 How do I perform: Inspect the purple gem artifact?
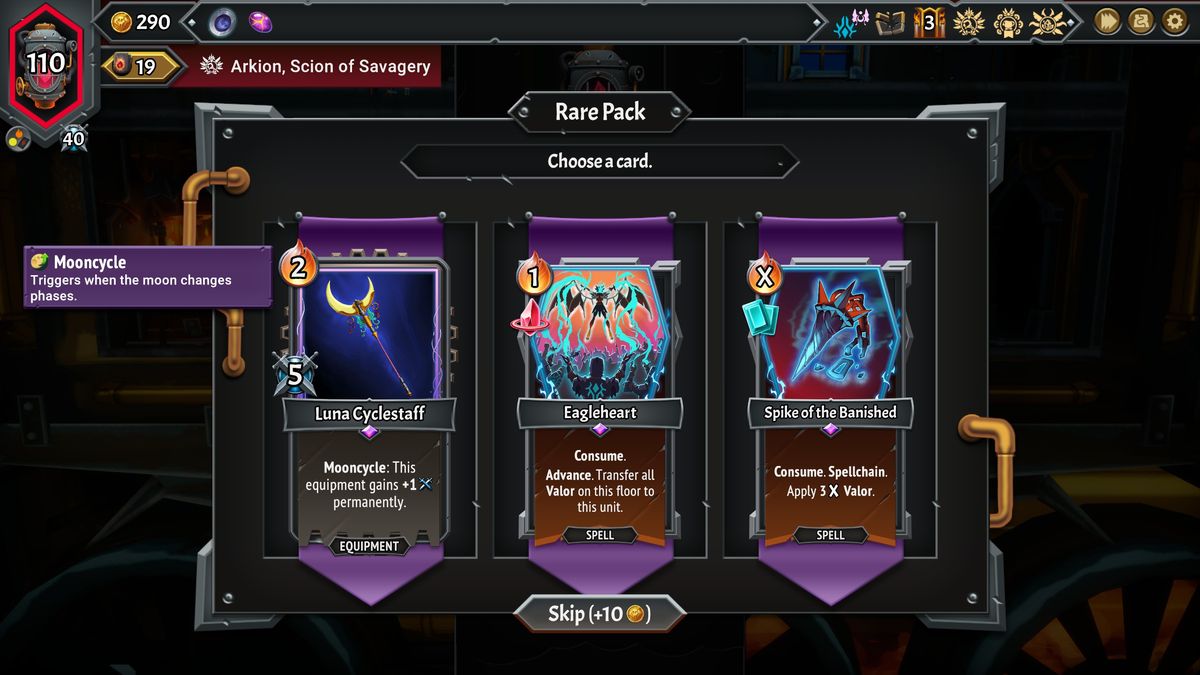point(260,22)
